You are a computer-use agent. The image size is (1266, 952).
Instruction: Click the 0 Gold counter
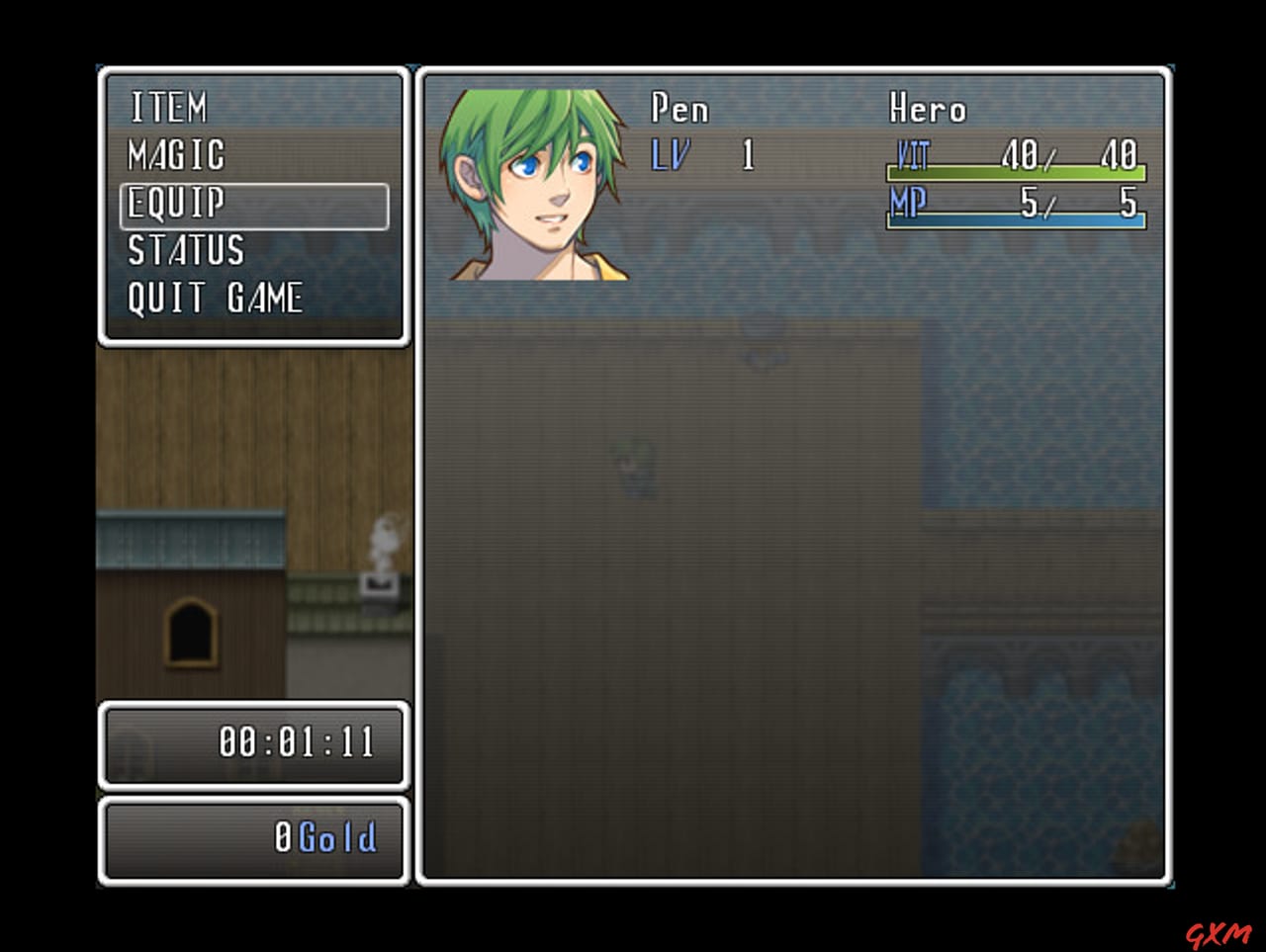[x=326, y=836]
